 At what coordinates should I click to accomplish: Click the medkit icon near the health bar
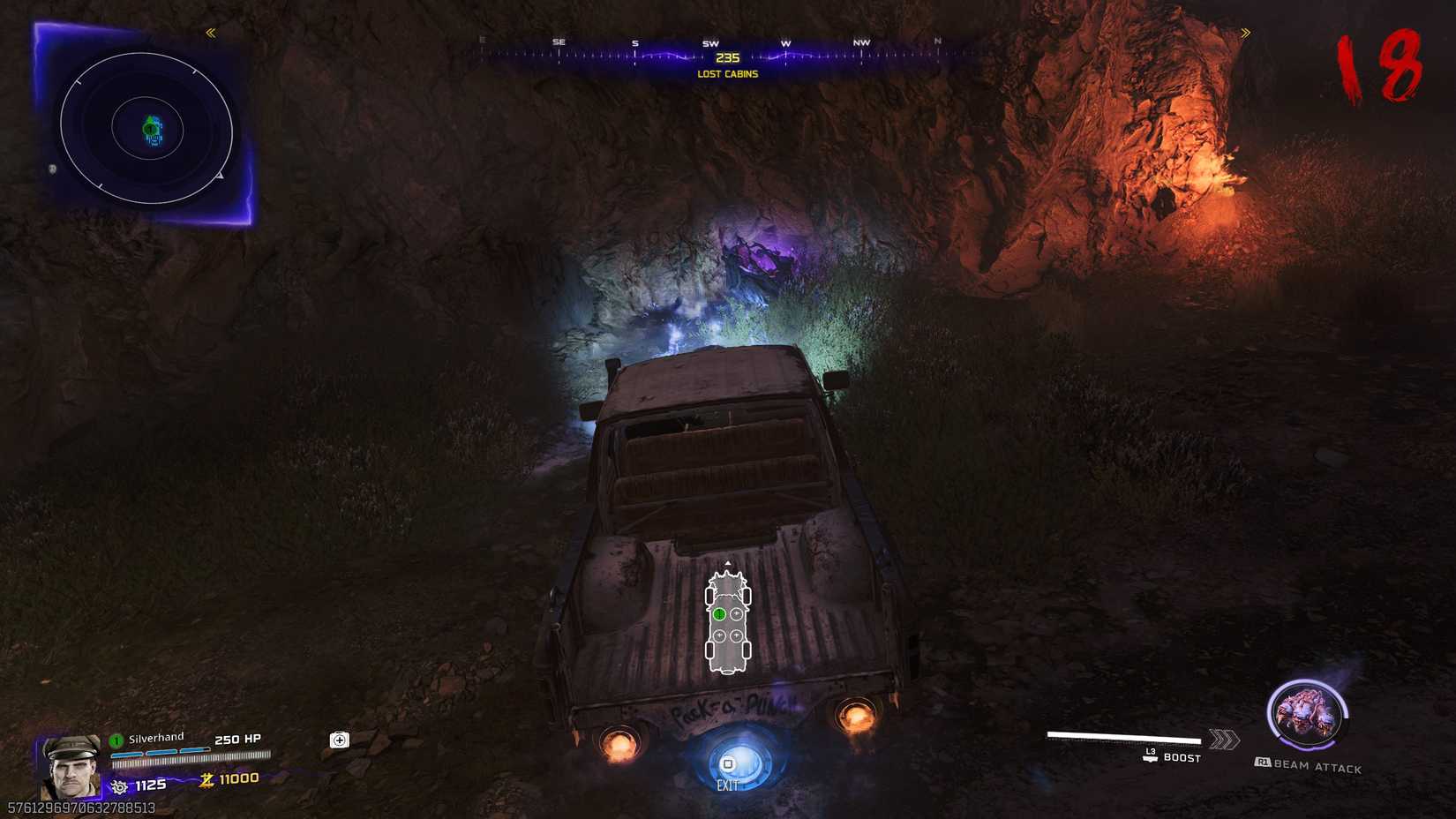pos(338,740)
